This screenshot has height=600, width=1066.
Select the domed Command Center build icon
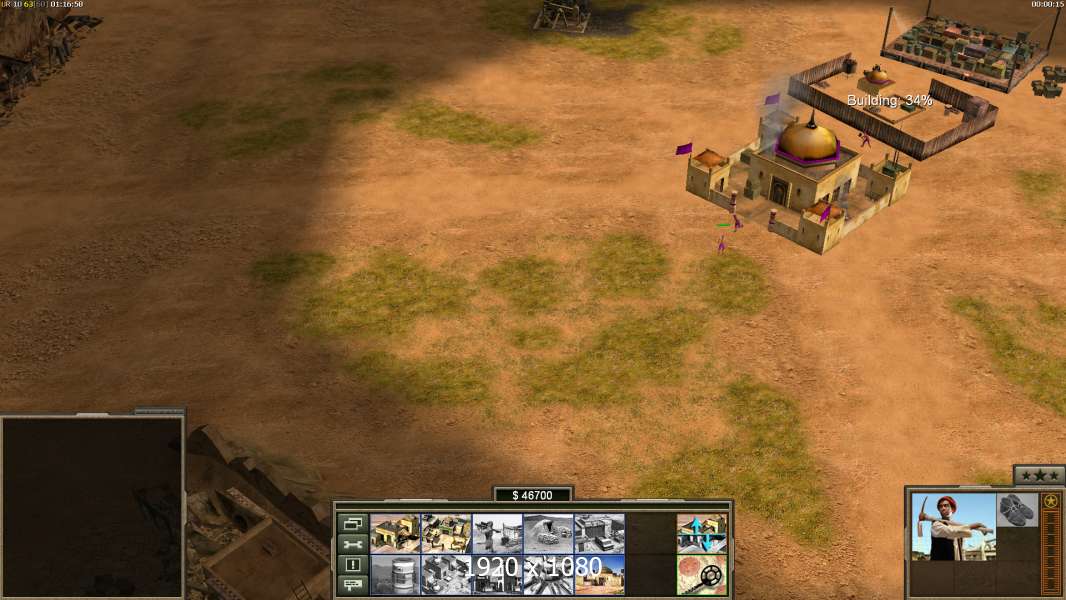[599, 574]
